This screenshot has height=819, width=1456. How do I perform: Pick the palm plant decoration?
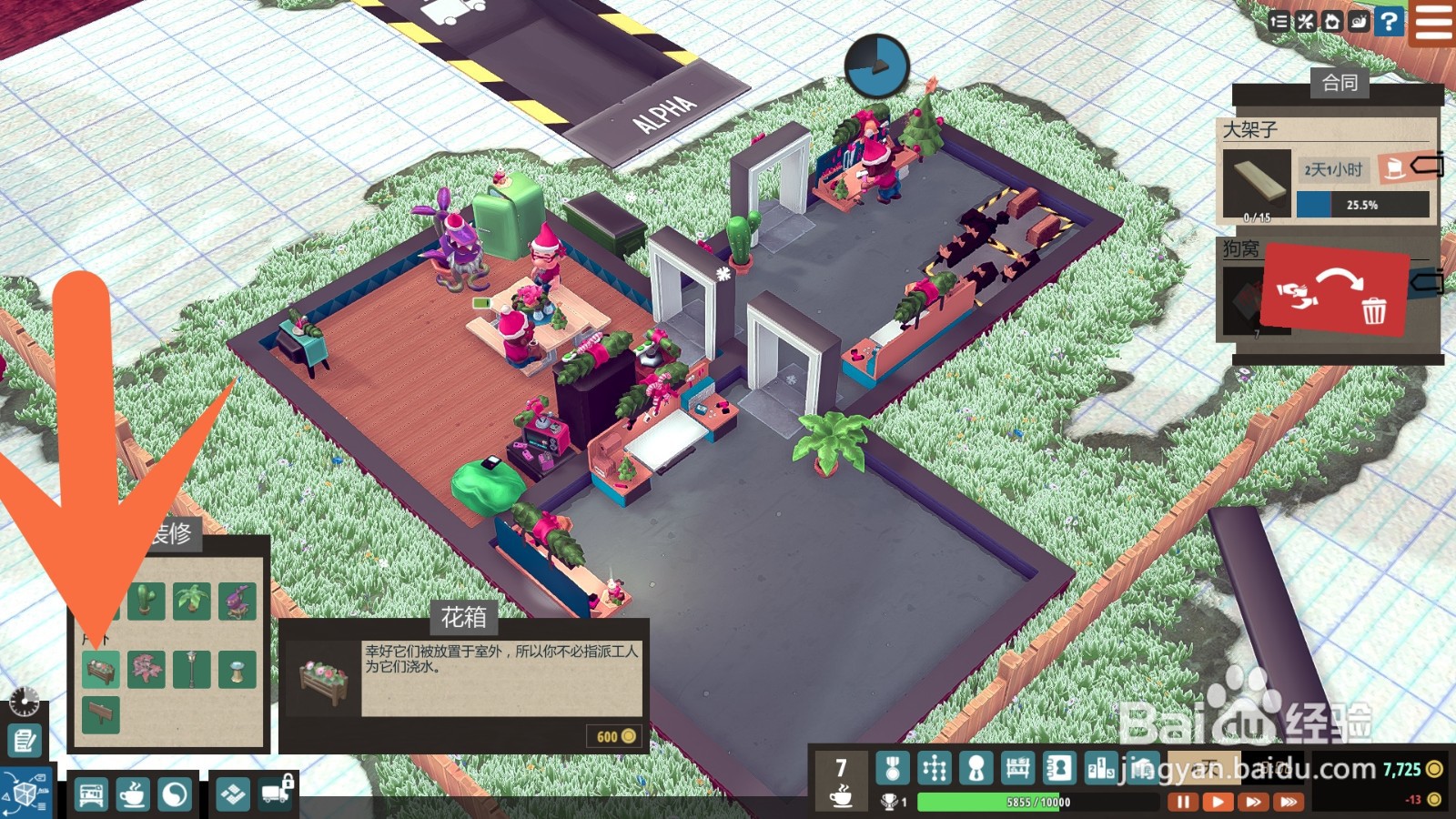[x=192, y=601]
